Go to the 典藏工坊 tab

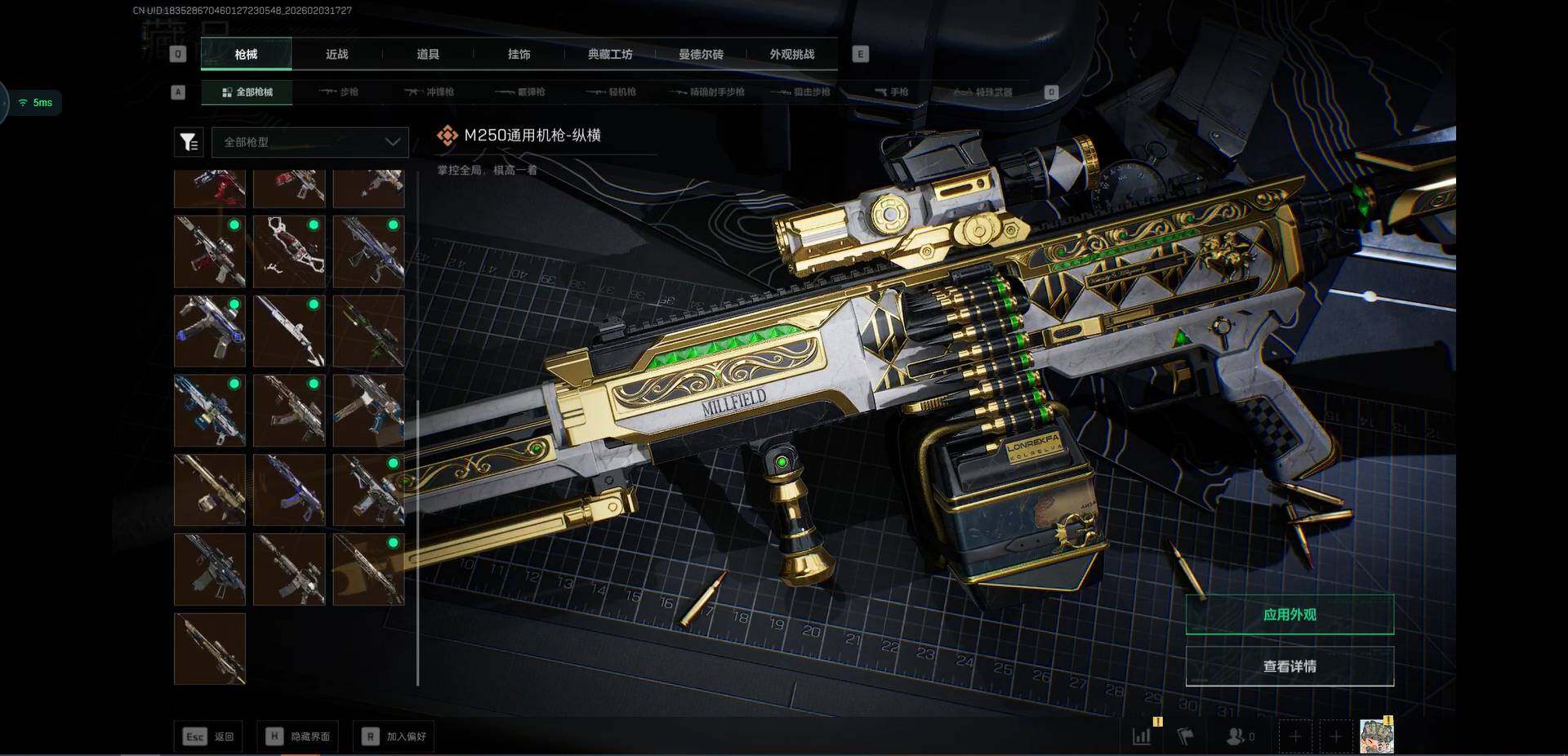[610, 55]
